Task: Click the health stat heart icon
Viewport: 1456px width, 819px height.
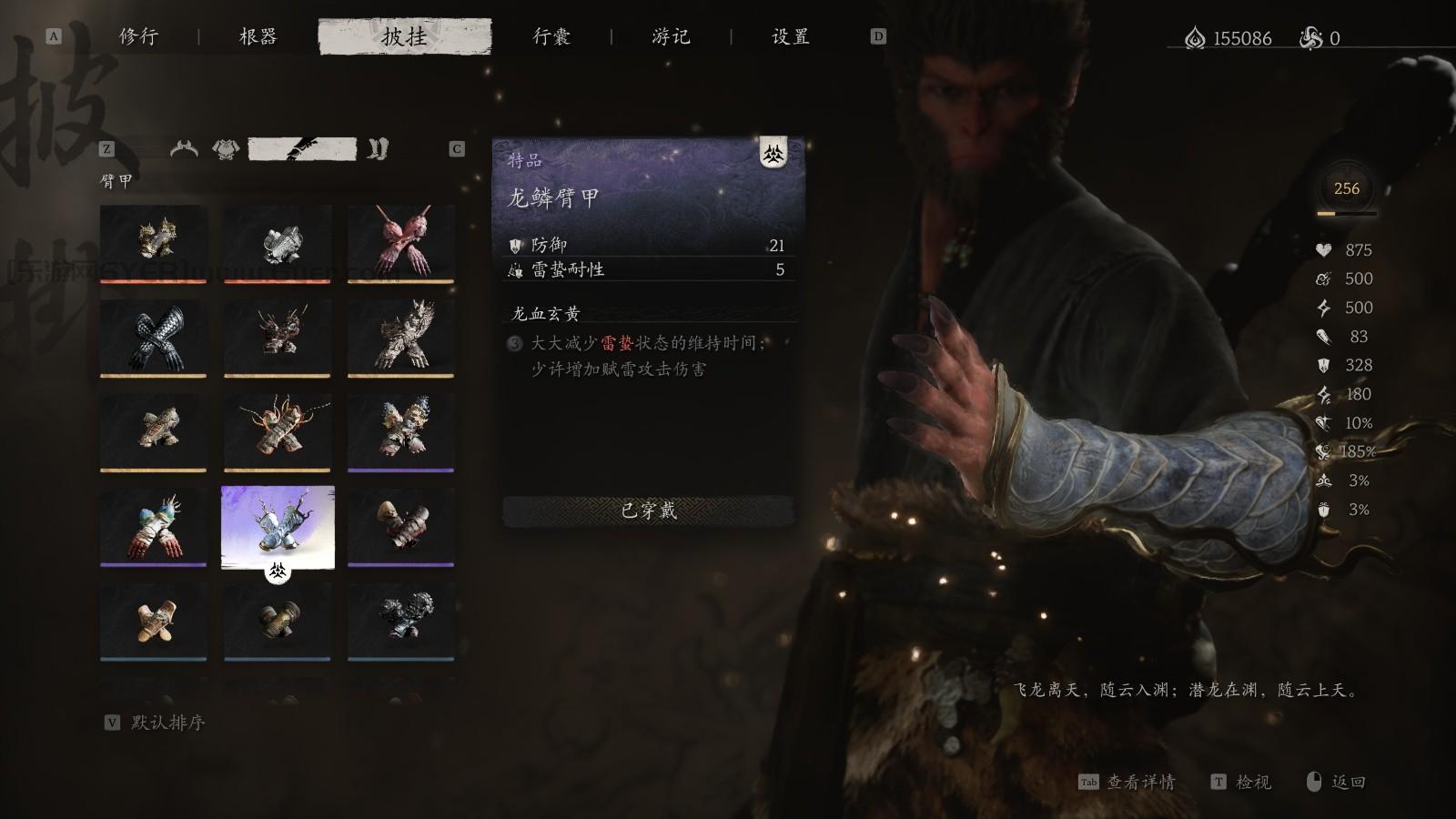Action: tap(1323, 251)
